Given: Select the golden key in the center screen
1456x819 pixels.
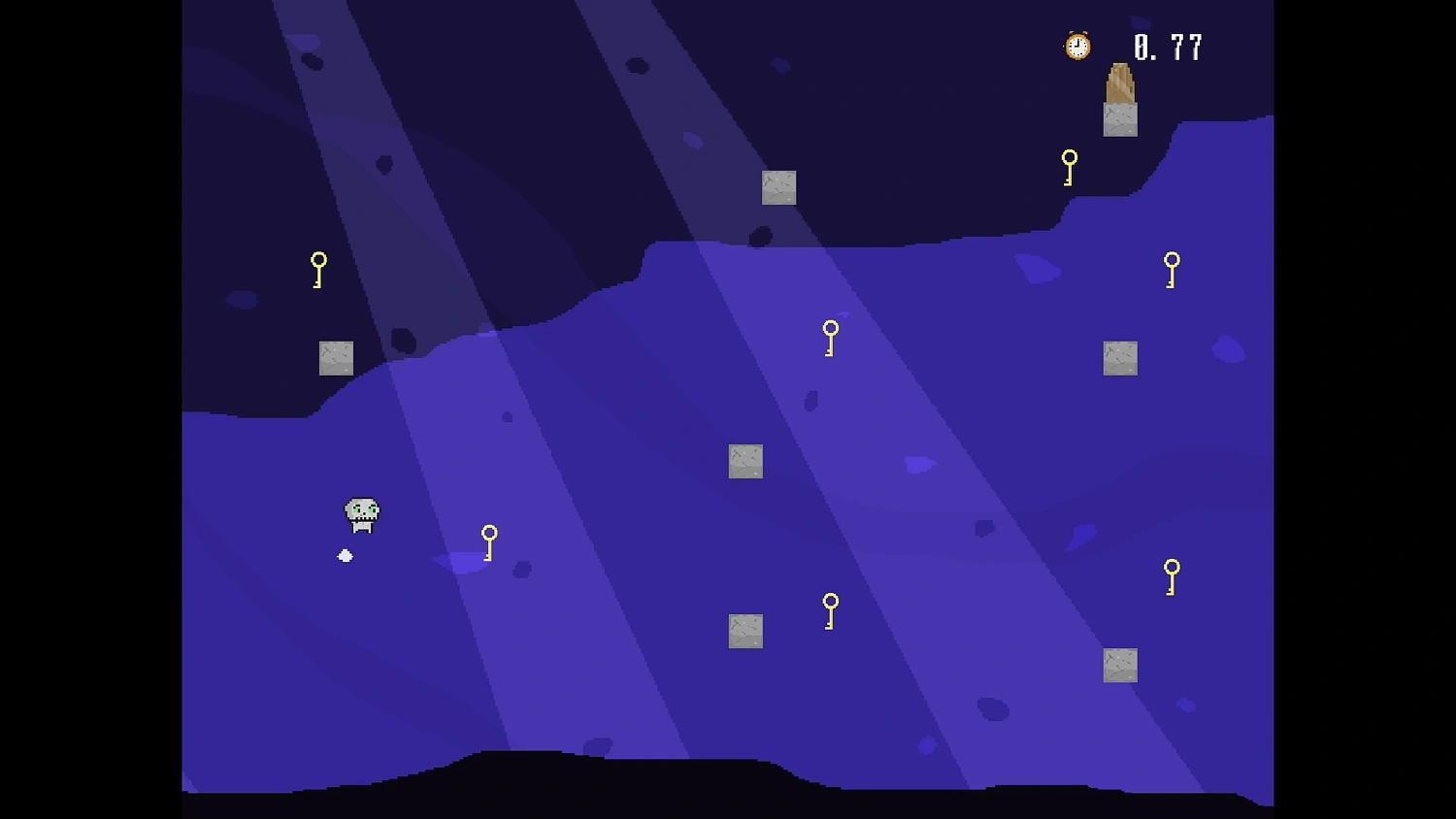Looking at the screenshot, I should point(830,337).
